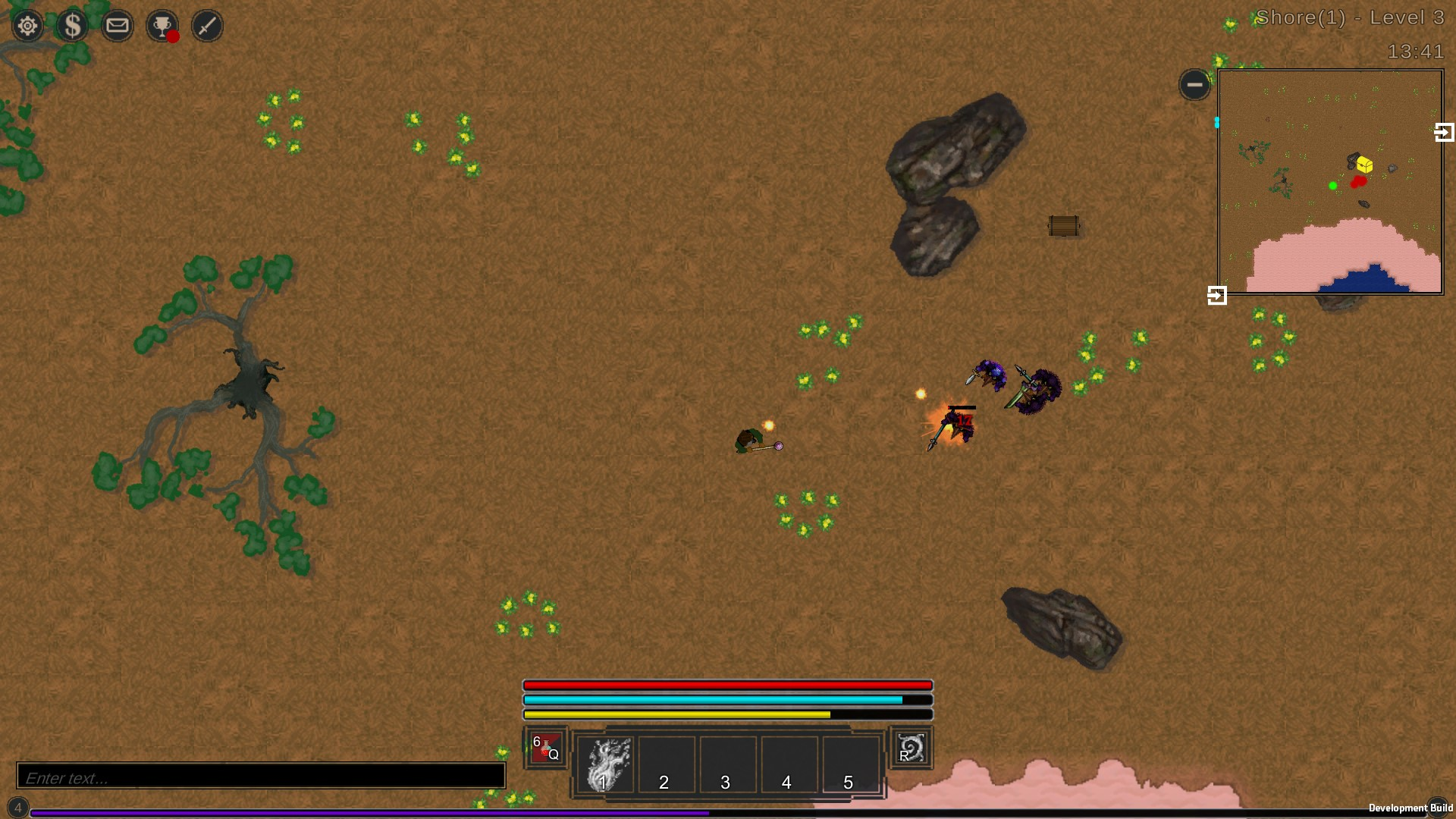This screenshot has width=1456, height=819.
Task: Click the sword icon button
Action: point(207,26)
